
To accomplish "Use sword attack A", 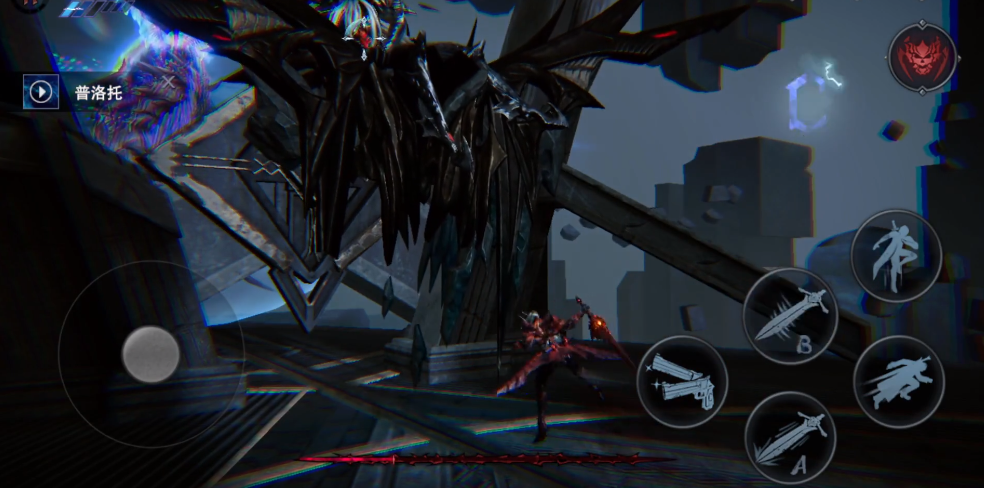I will point(790,437).
